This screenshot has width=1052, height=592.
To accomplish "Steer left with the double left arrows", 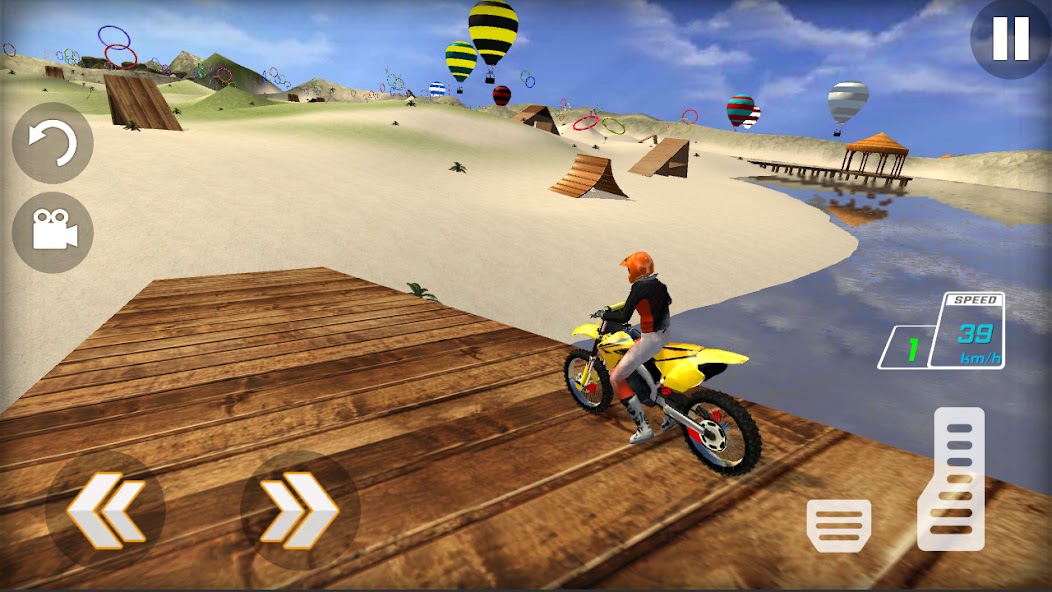I will 105,510.
